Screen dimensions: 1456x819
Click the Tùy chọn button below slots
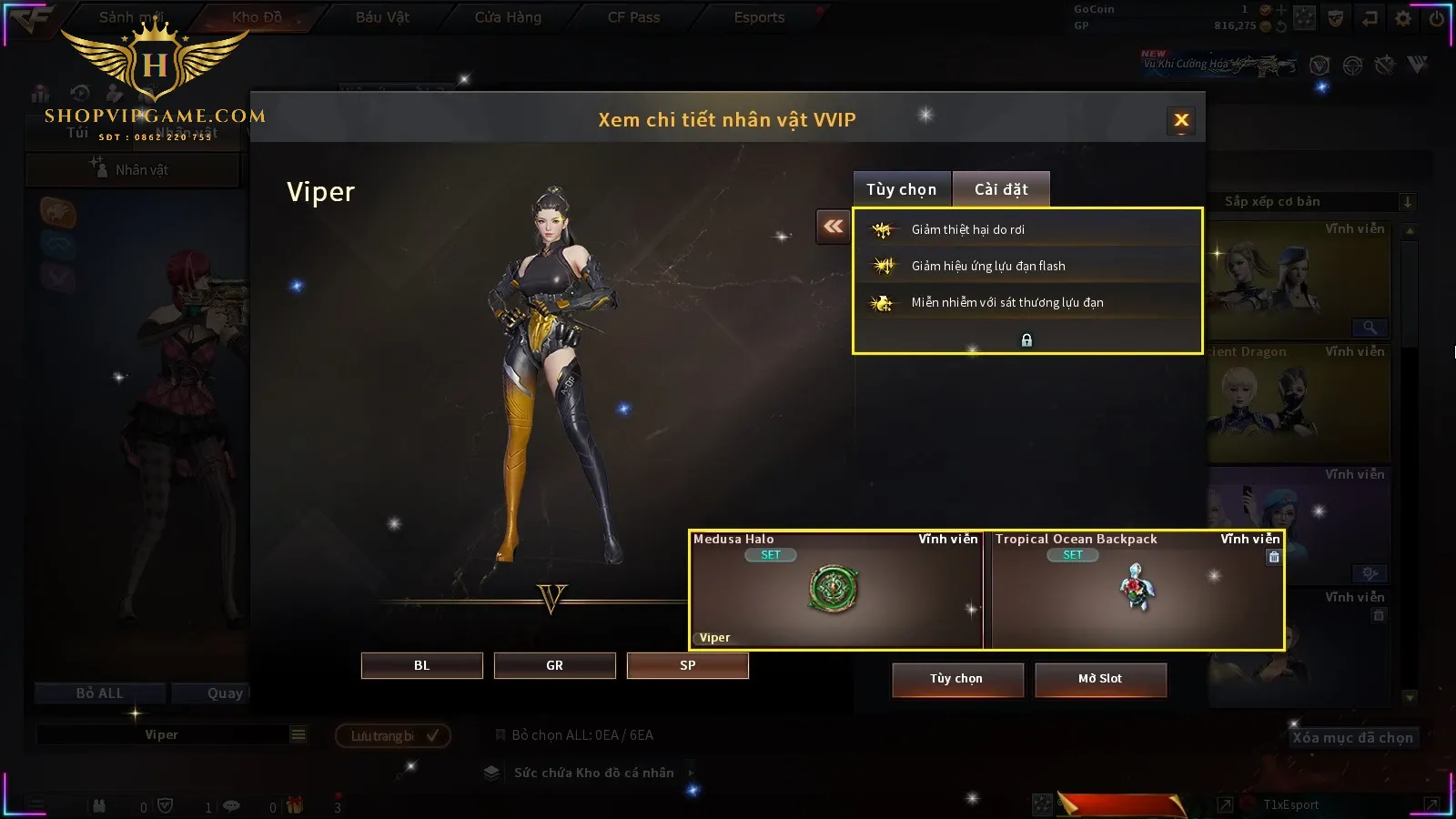click(x=956, y=679)
